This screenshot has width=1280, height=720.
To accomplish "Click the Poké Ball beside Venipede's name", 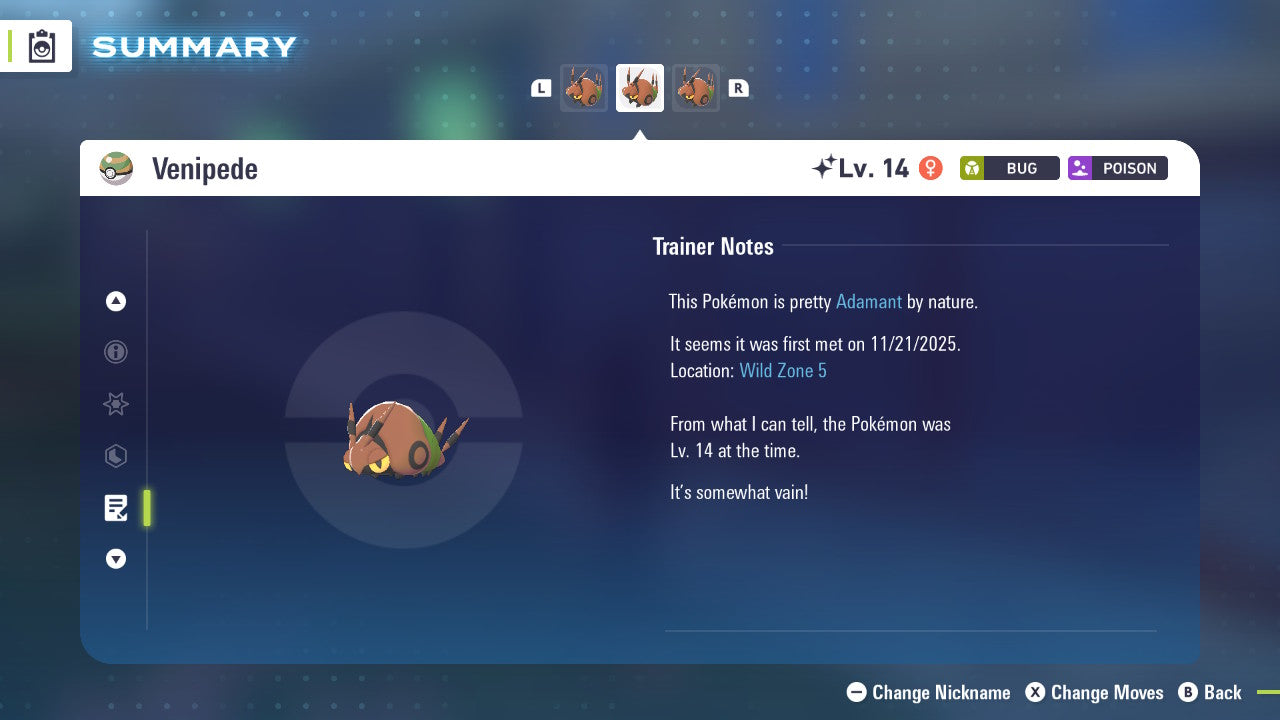I will pyautogui.click(x=116, y=168).
